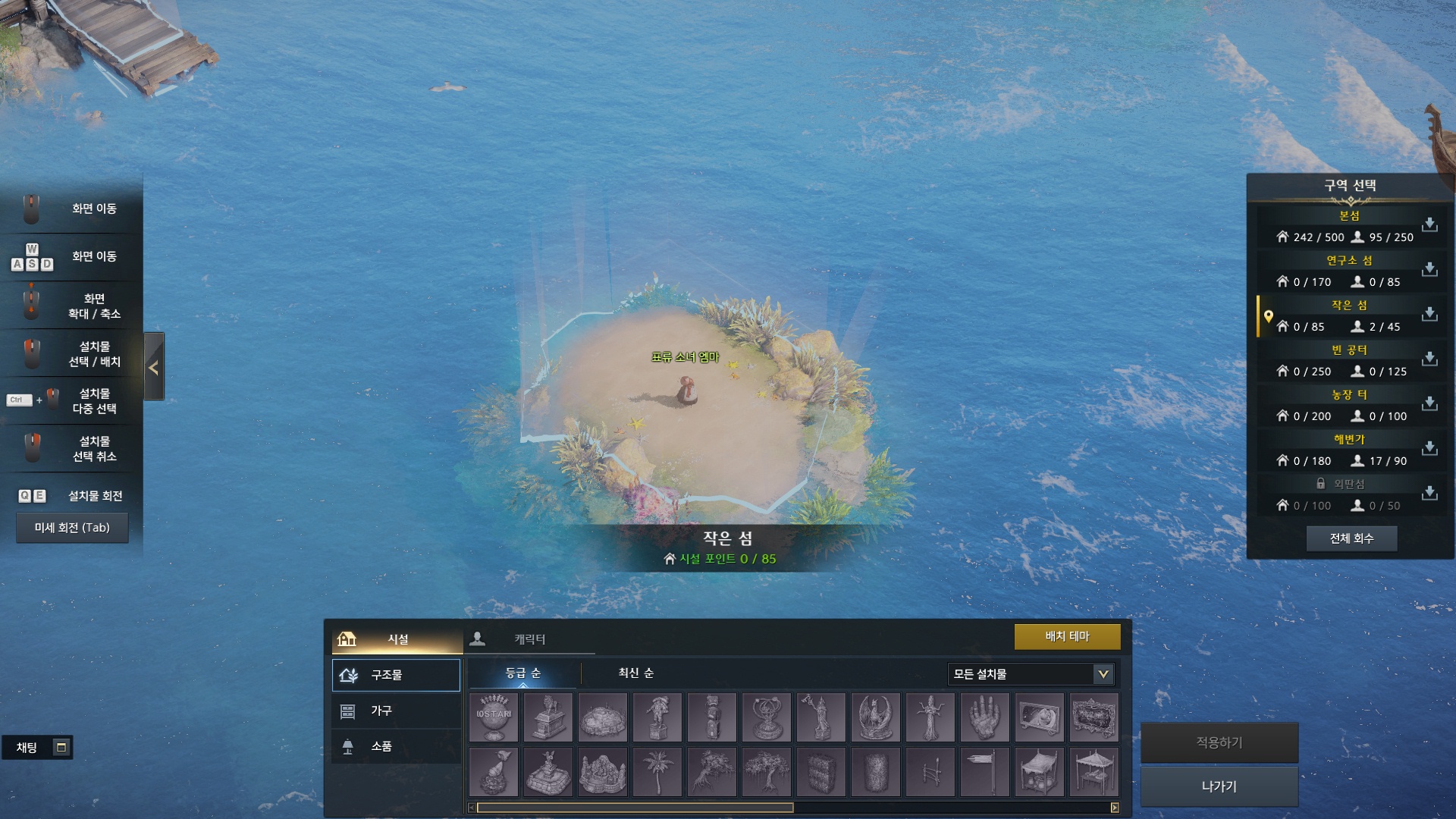This screenshot has height=819, width=1456.
Task: Choose the lion statue on pedestal
Action: [x=548, y=717]
